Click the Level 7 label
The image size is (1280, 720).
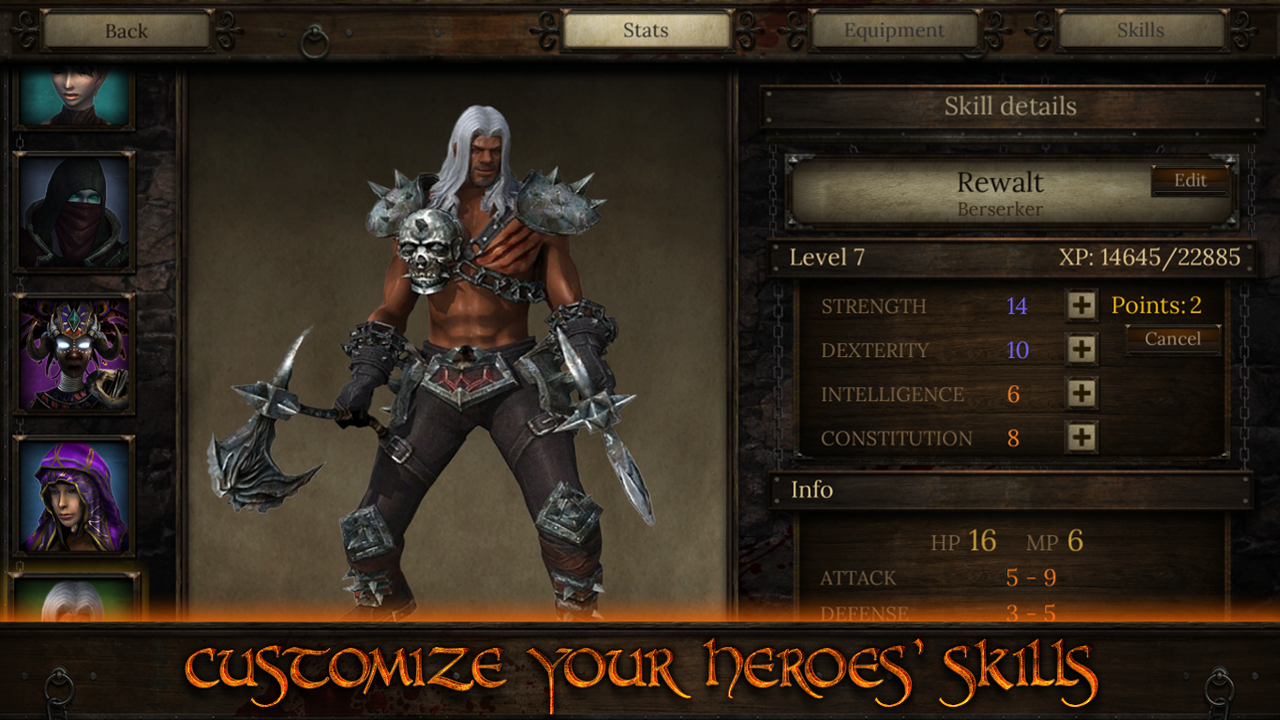(829, 257)
